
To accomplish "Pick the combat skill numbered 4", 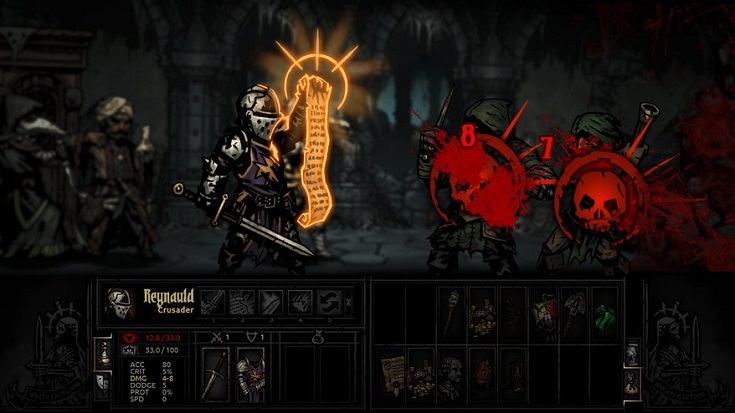I will click(300, 303).
